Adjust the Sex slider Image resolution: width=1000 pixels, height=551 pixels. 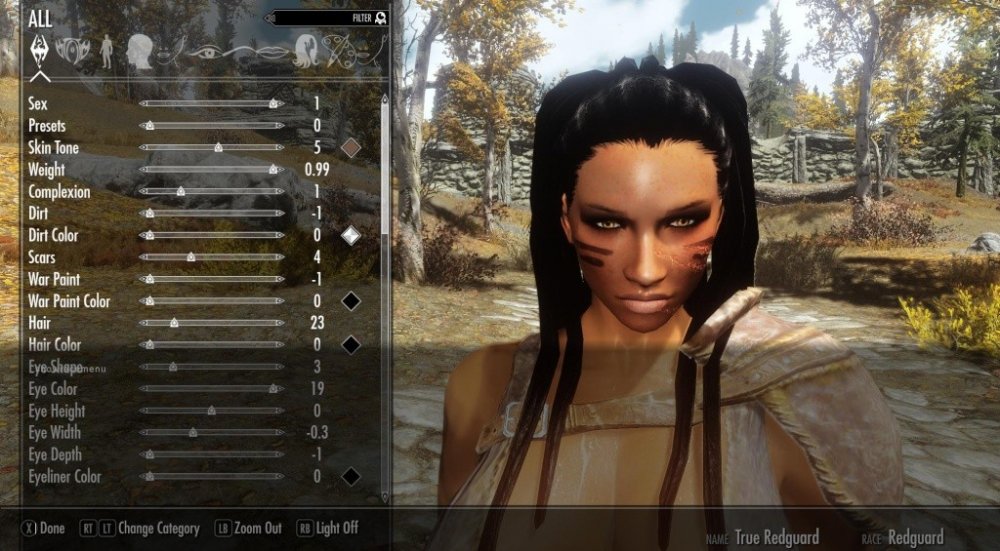coord(274,103)
